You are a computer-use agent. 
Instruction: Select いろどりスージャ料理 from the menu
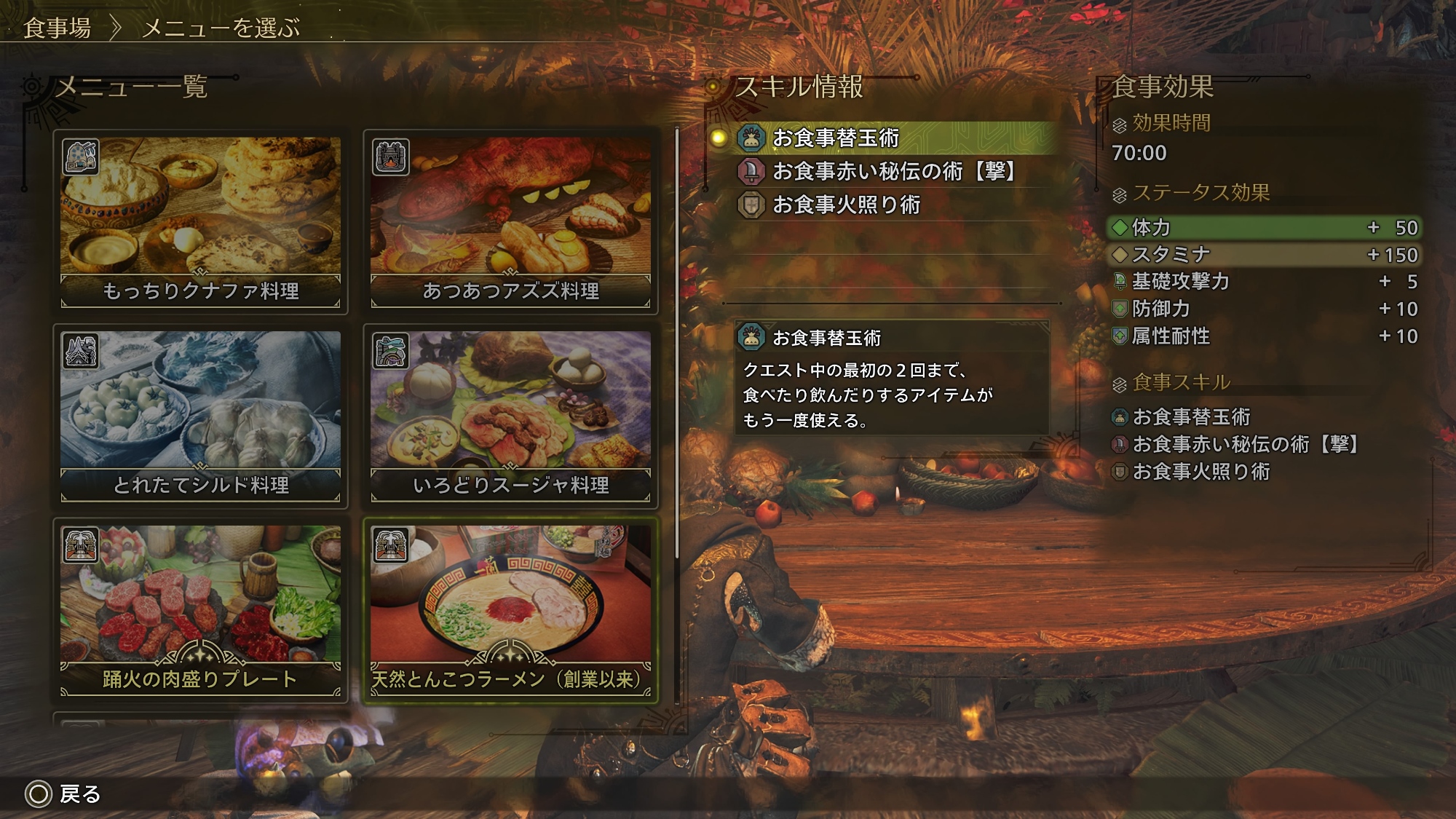(x=510, y=416)
